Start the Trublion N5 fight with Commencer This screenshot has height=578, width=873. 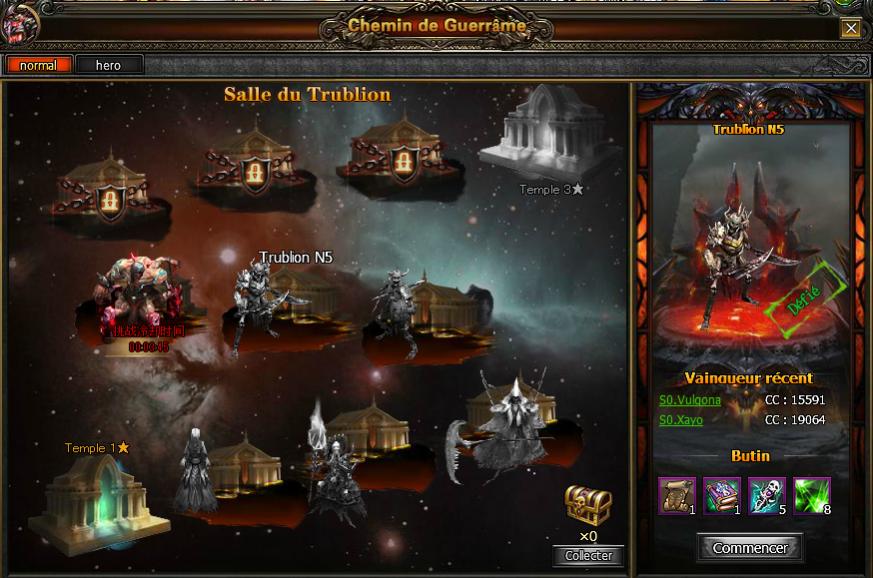pyautogui.click(x=750, y=548)
